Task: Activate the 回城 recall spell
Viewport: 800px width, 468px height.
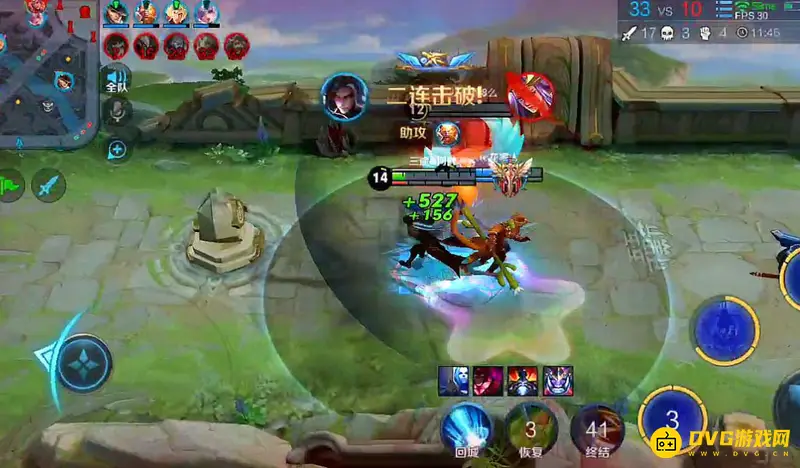Action: [x=467, y=428]
